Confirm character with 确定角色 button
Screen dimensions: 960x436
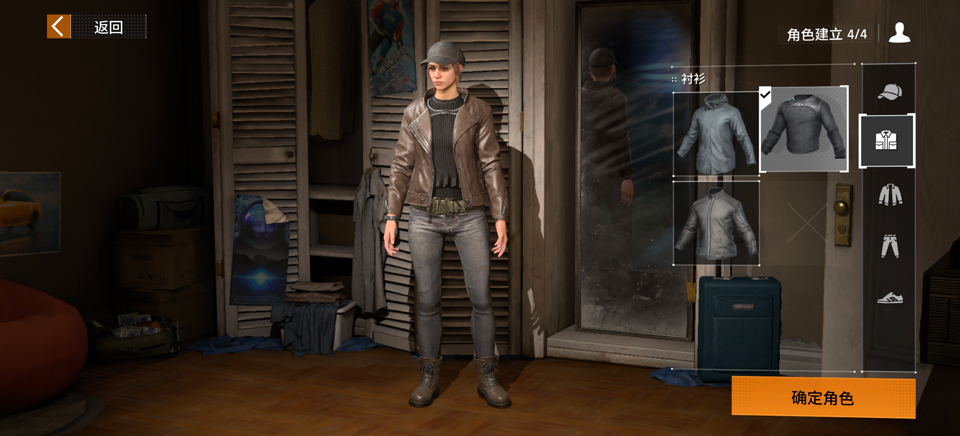(x=823, y=397)
